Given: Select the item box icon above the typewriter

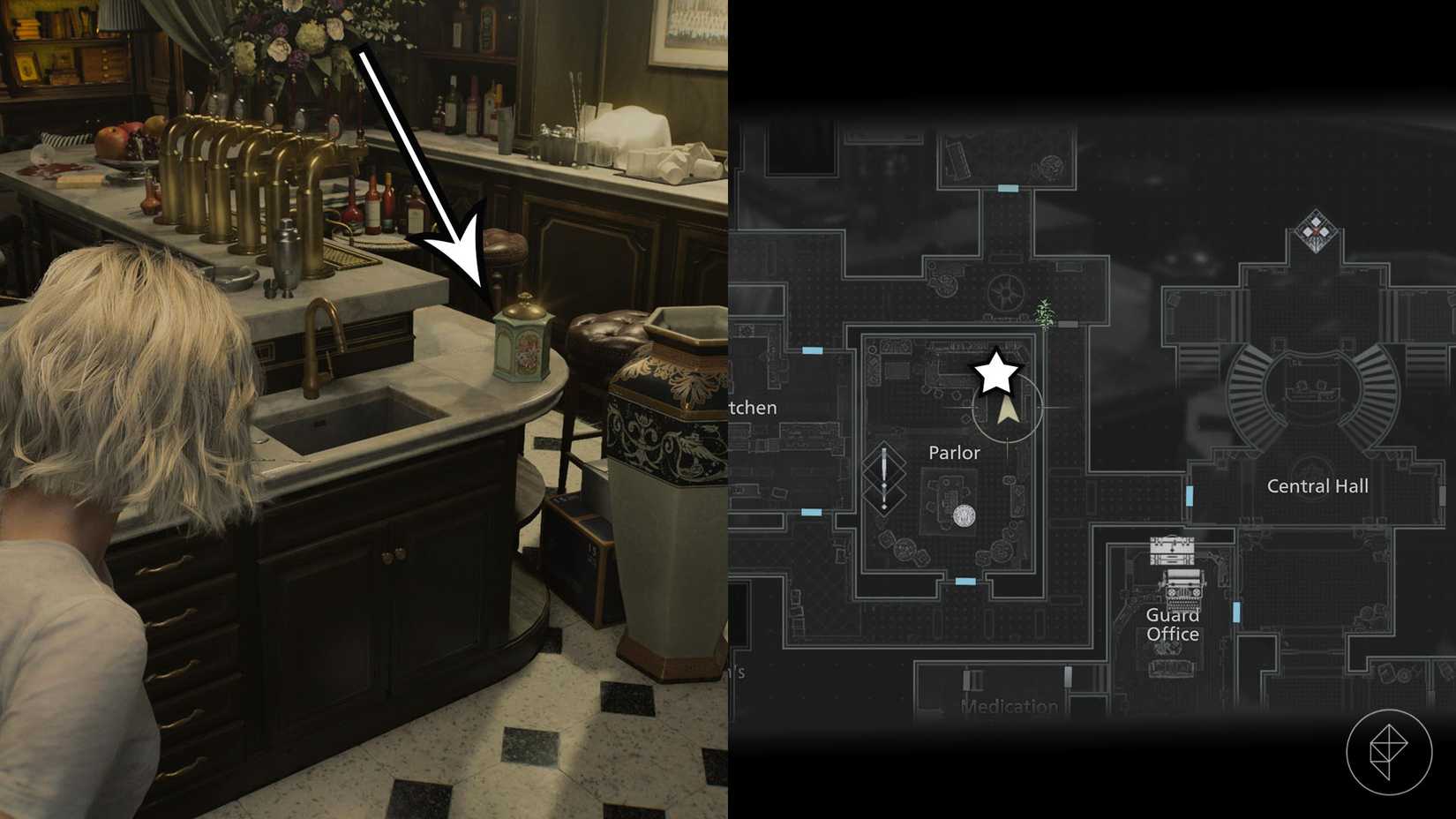Looking at the screenshot, I should click(x=1172, y=549).
